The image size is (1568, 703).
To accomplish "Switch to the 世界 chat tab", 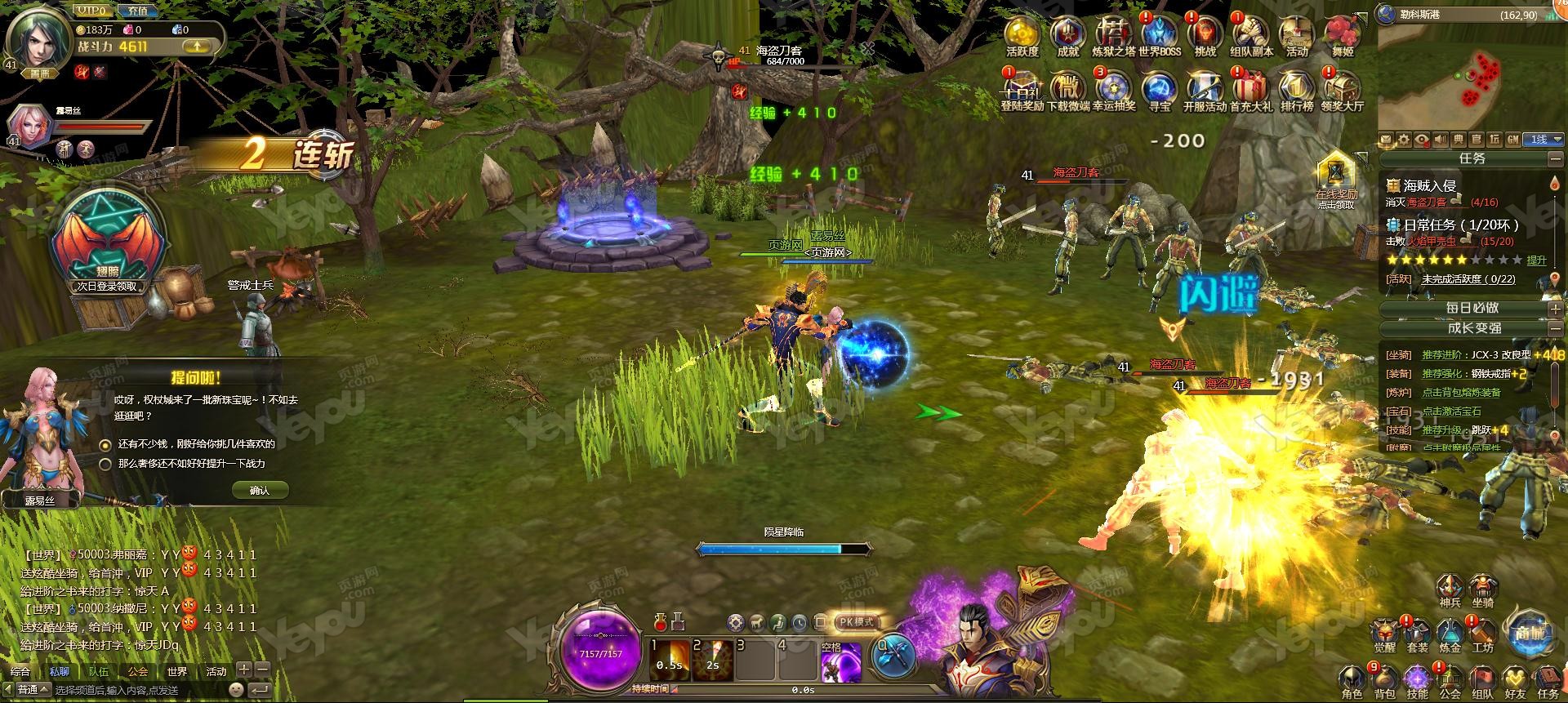I will (177, 672).
